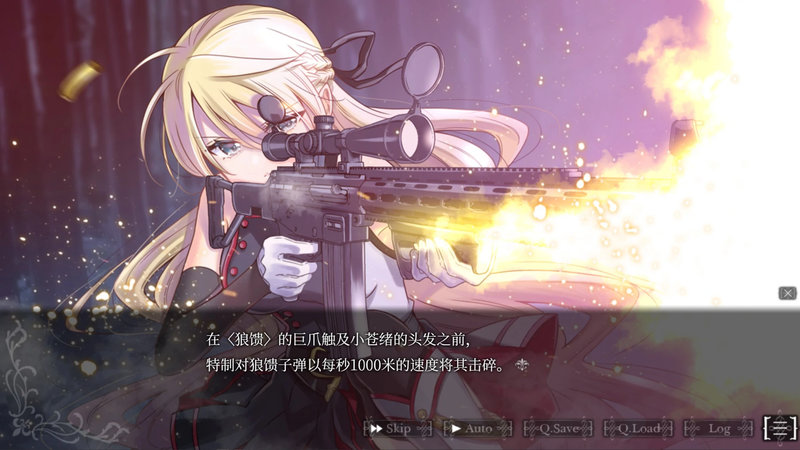Hide the dialogue box with X

point(787,293)
